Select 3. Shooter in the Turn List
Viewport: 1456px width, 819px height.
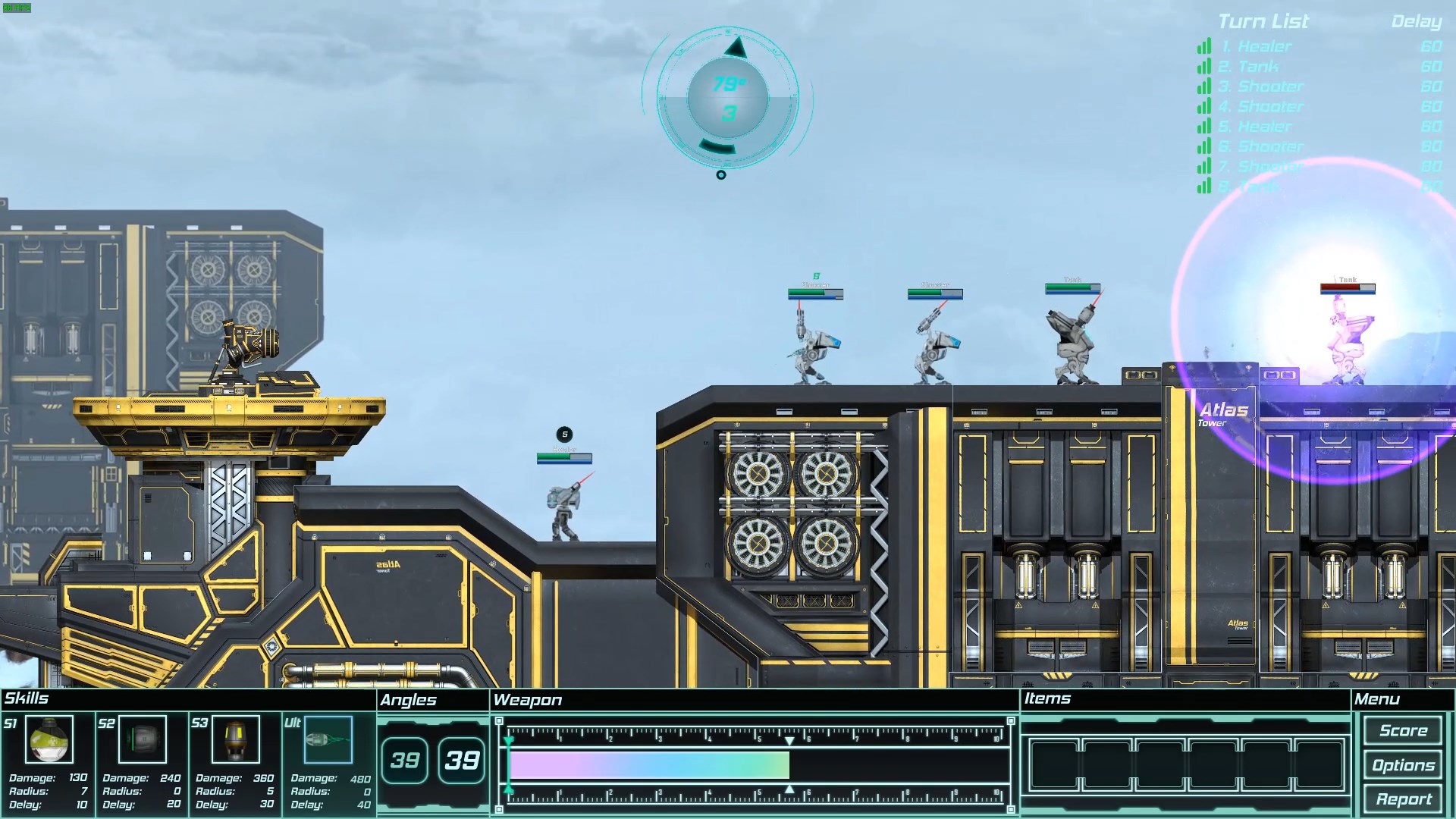pos(1263,86)
